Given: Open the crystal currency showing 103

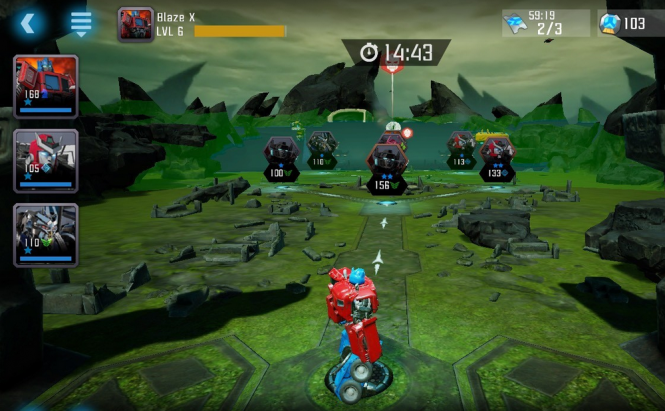Looking at the screenshot, I should coord(629,23).
